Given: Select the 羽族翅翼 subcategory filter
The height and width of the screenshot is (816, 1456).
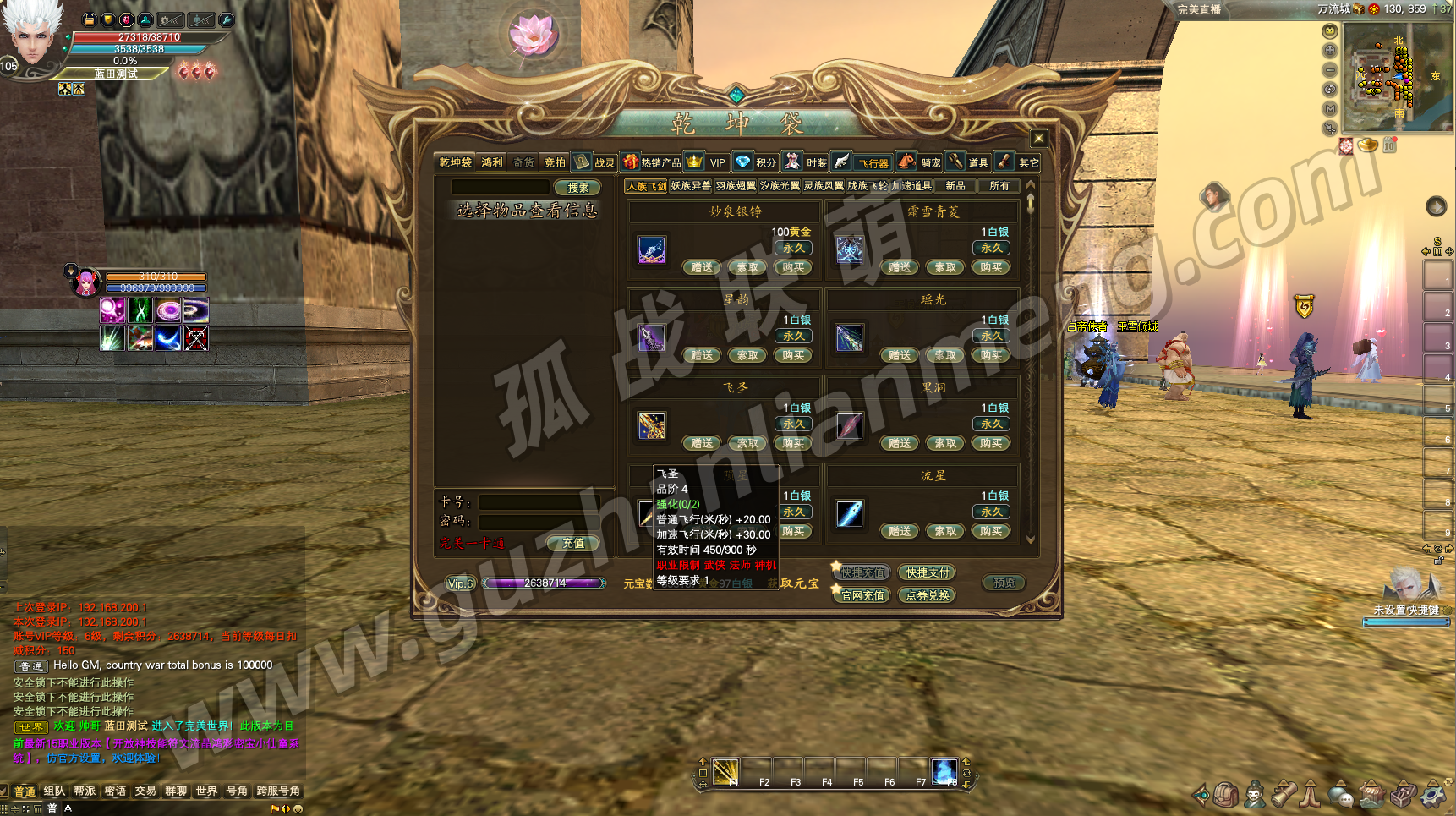Looking at the screenshot, I should point(736,186).
